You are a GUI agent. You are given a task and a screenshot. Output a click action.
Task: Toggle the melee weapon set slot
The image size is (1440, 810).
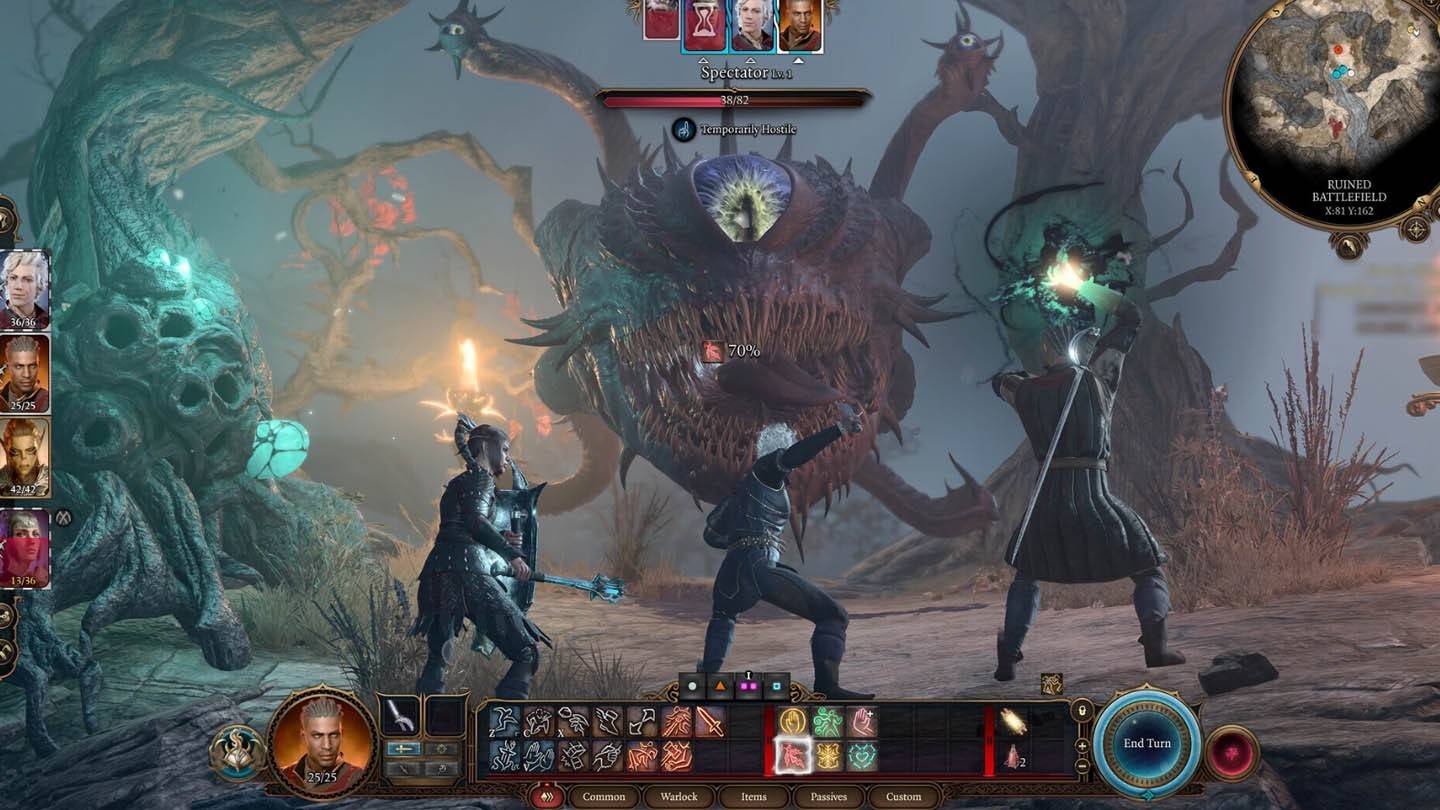click(x=404, y=747)
